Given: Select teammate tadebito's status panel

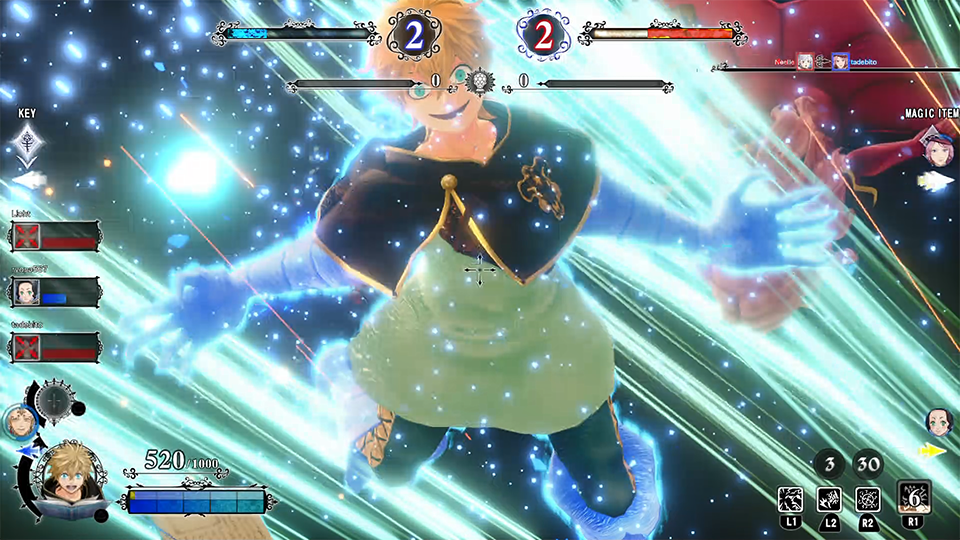Looking at the screenshot, I should pos(55,347).
